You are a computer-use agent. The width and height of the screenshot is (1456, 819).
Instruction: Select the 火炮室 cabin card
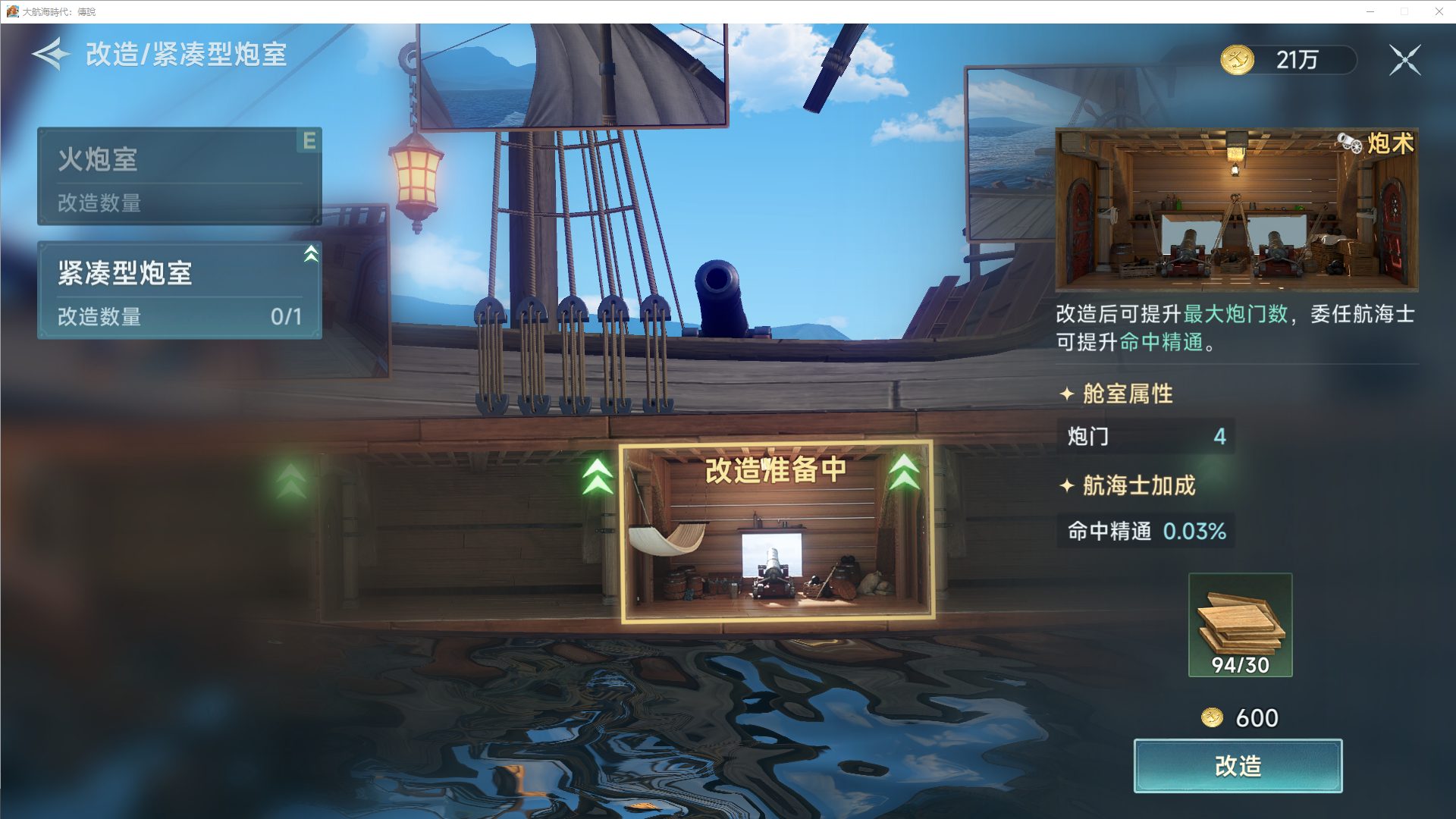(179, 176)
